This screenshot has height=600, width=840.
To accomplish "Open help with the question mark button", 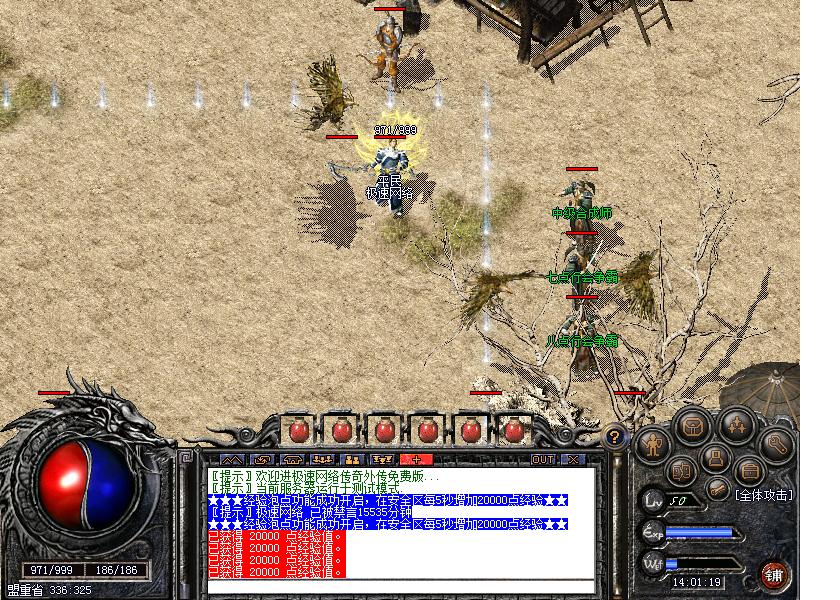I will point(615,436).
